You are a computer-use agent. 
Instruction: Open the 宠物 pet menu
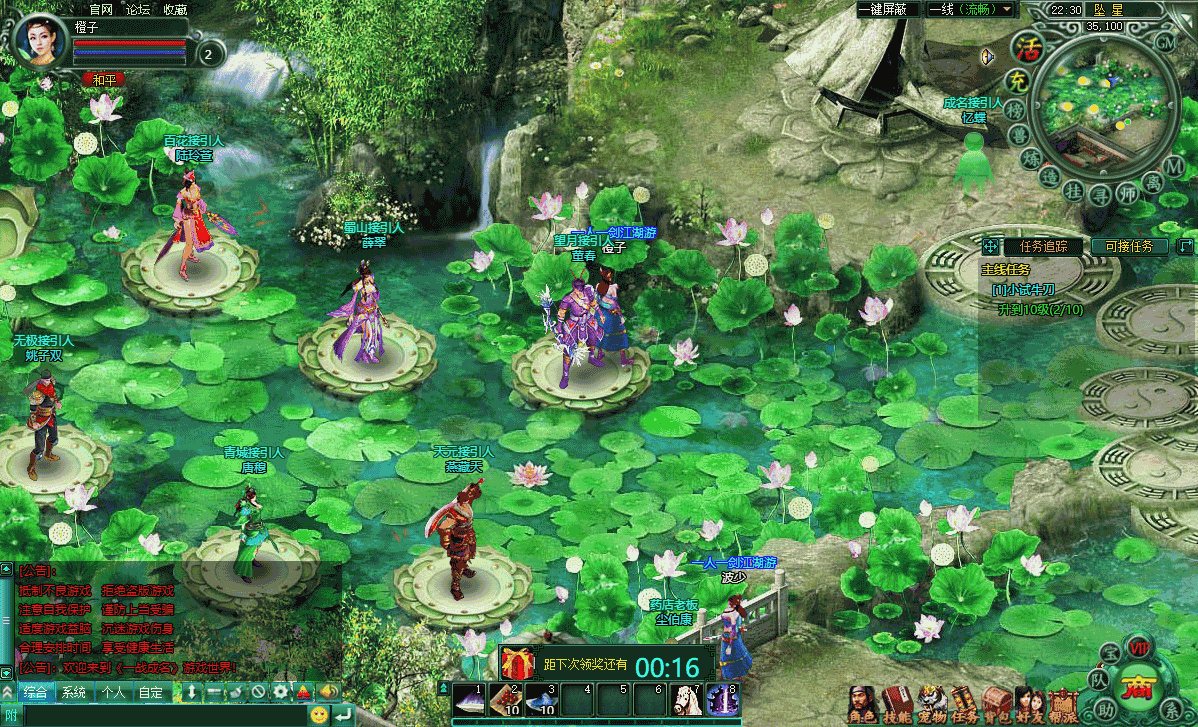tap(931, 703)
